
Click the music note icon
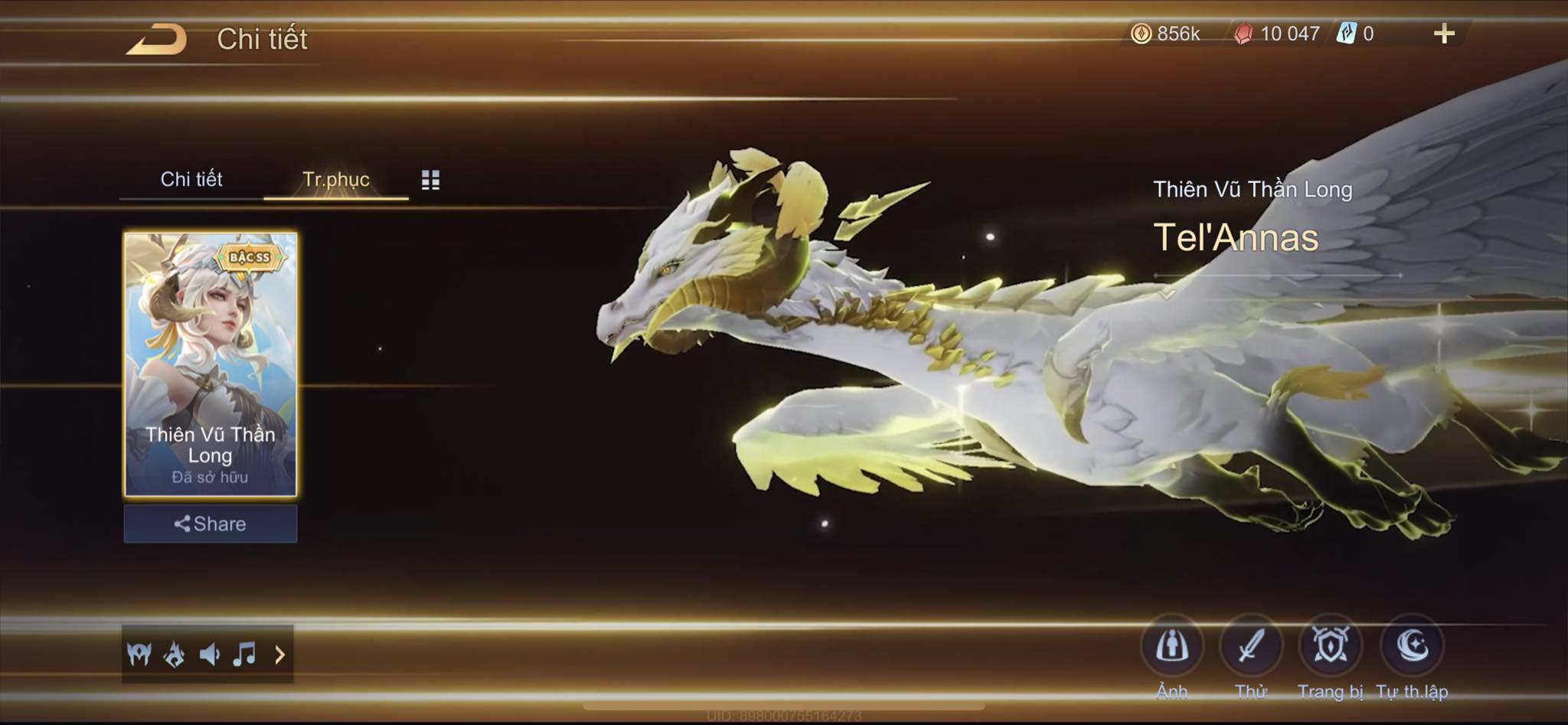[244, 655]
